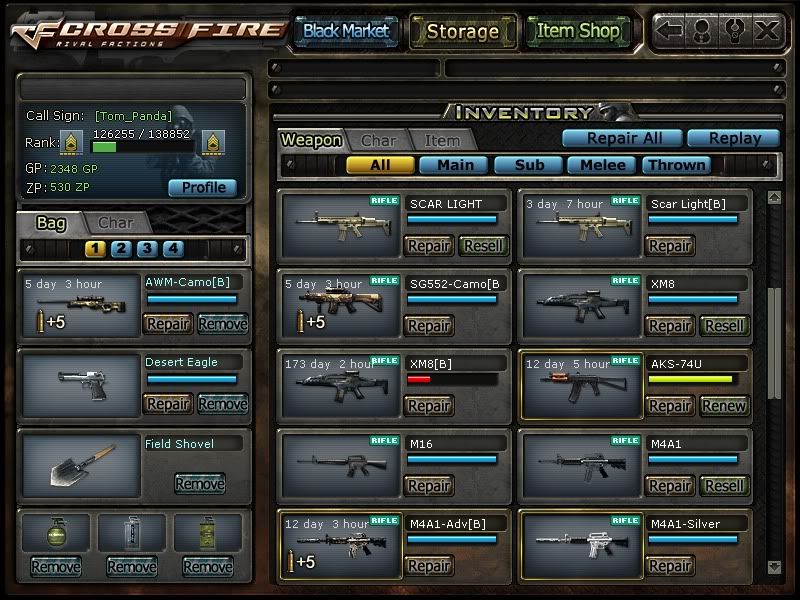Select bag slot number 3
This screenshot has height=600, width=800.
click(x=147, y=249)
